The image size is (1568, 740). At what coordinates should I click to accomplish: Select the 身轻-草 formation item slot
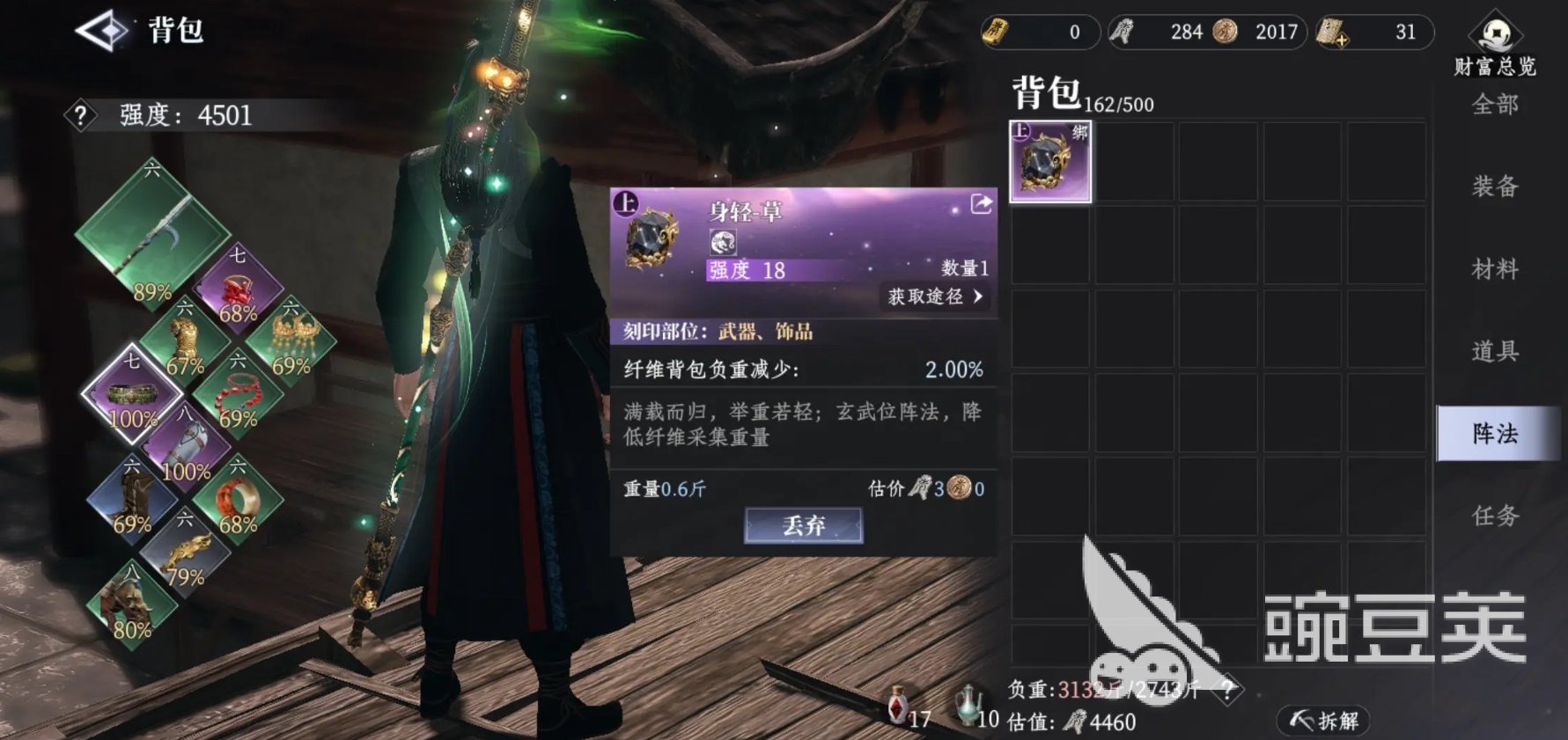tap(1049, 162)
